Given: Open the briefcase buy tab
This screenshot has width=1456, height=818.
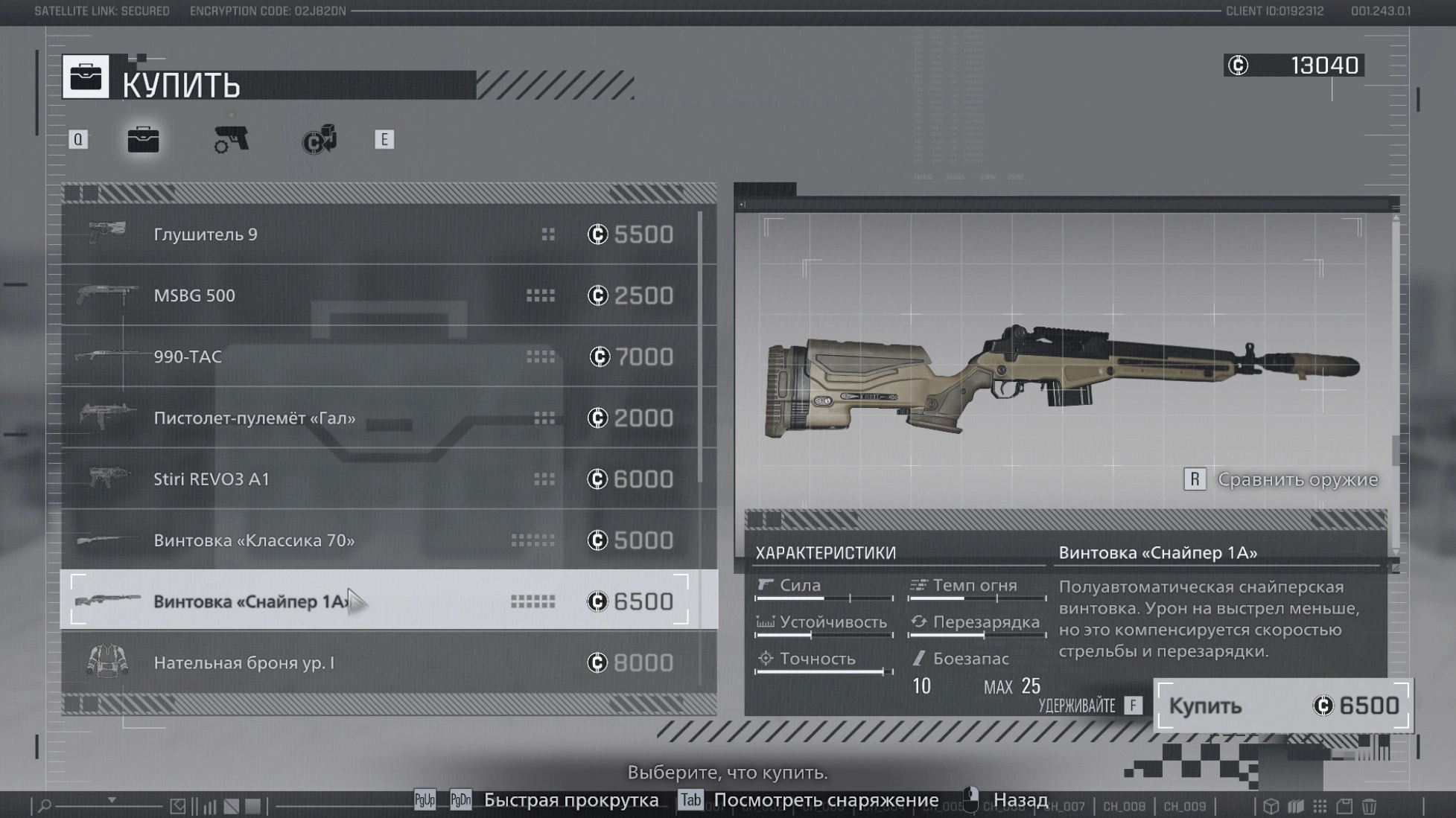Looking at the screenshot, I should point(143,139).
